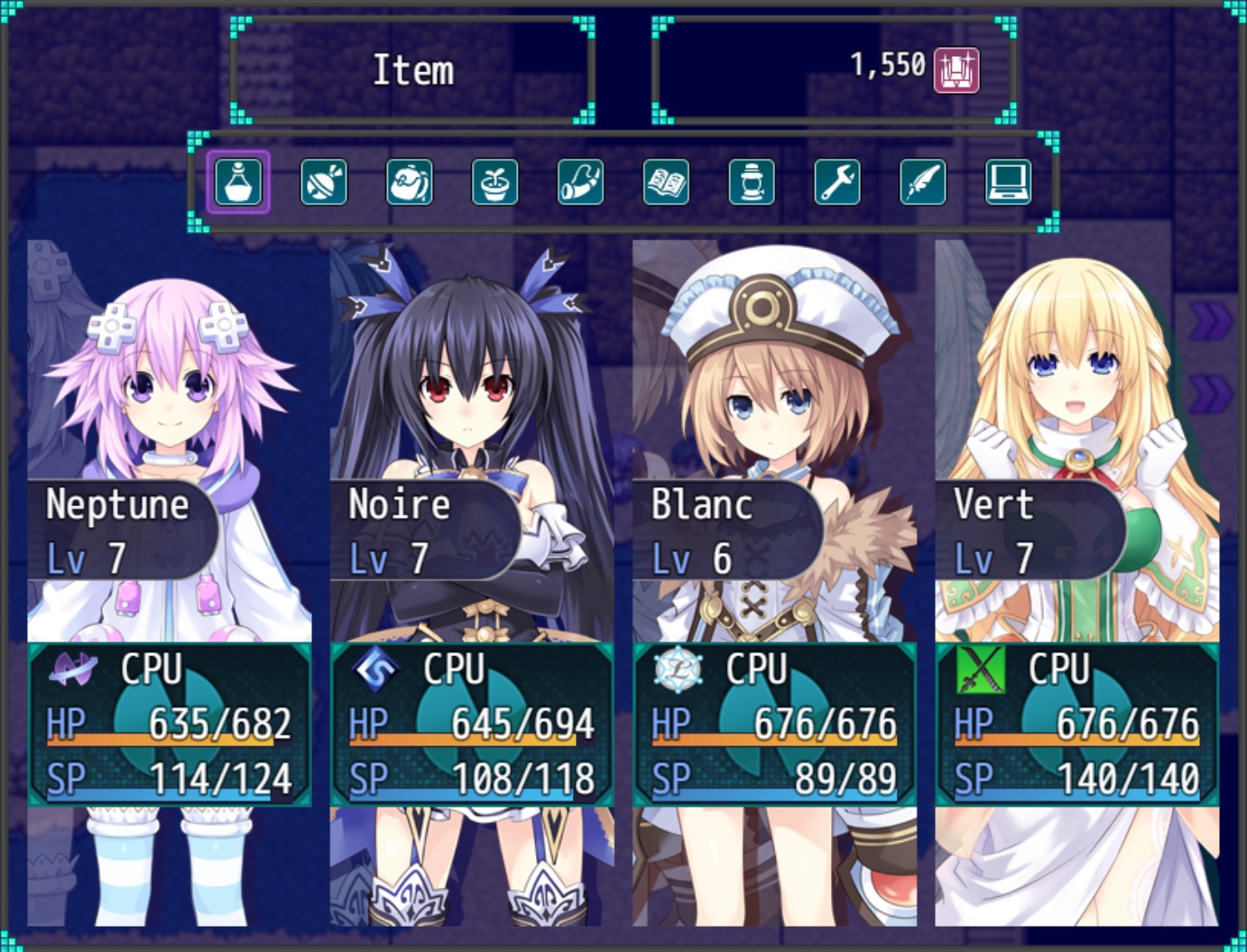
Task: Select the lantern item category icon
Action: tap(751, 182)
